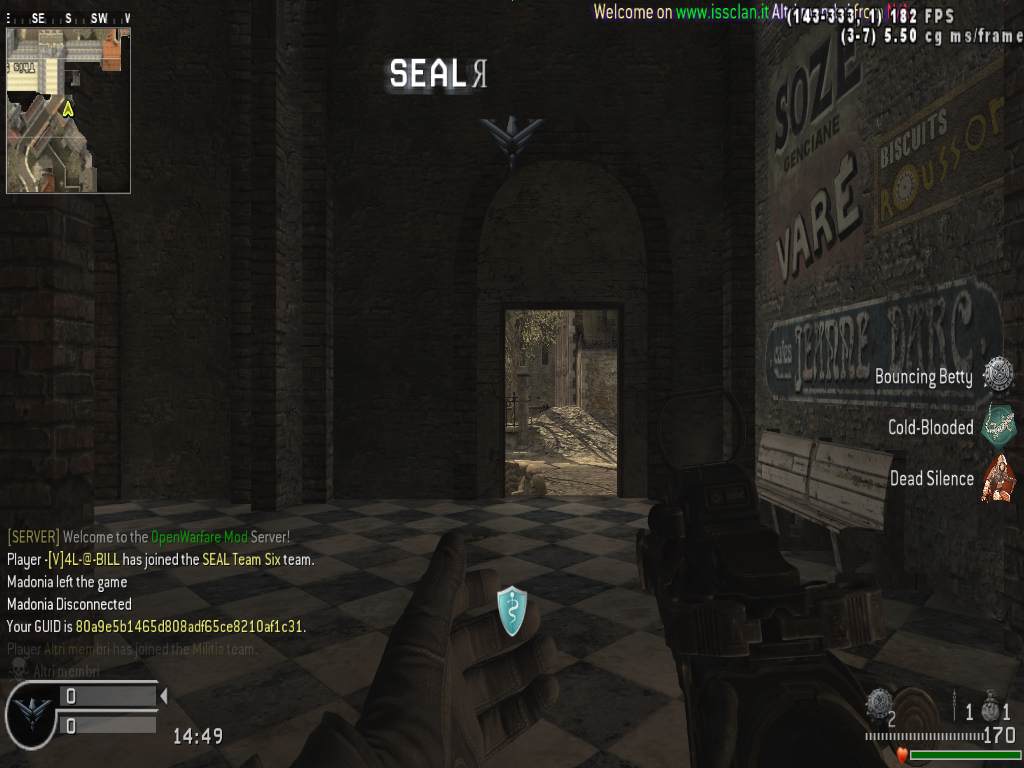
Task: Select the Dead Silence perk icon
Action: point(997,478)
